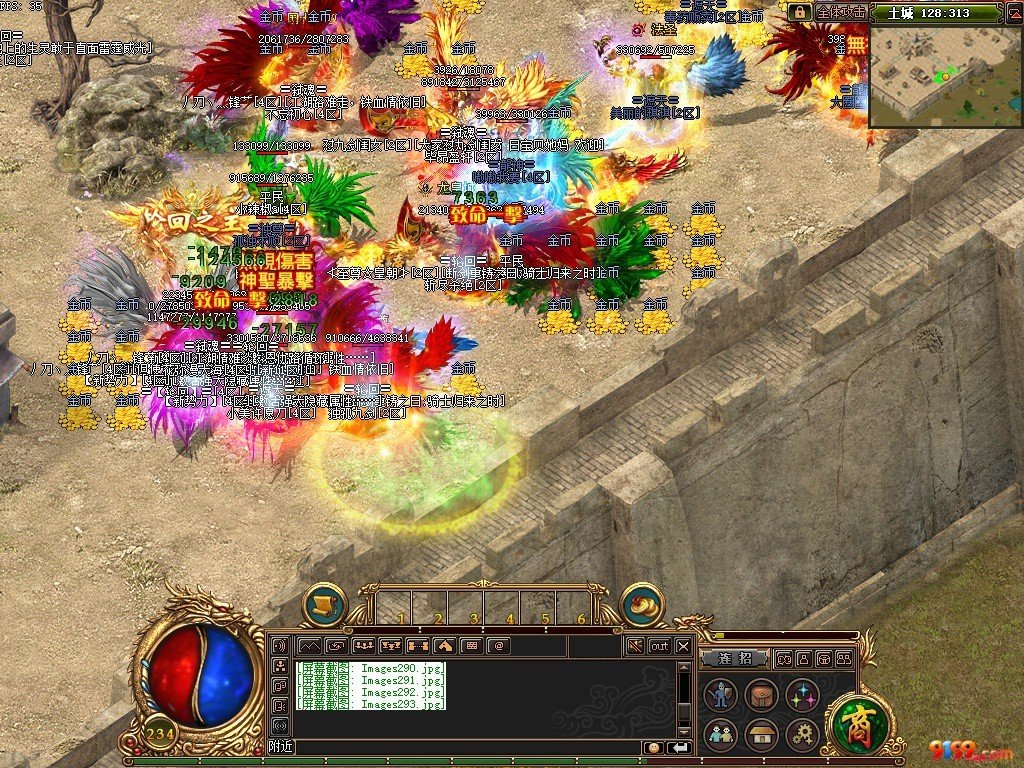Image resolution: width=1024 pixels, height=768 pixels.
Task: Send chat message with enter arrow button
Action: [679, 747]
